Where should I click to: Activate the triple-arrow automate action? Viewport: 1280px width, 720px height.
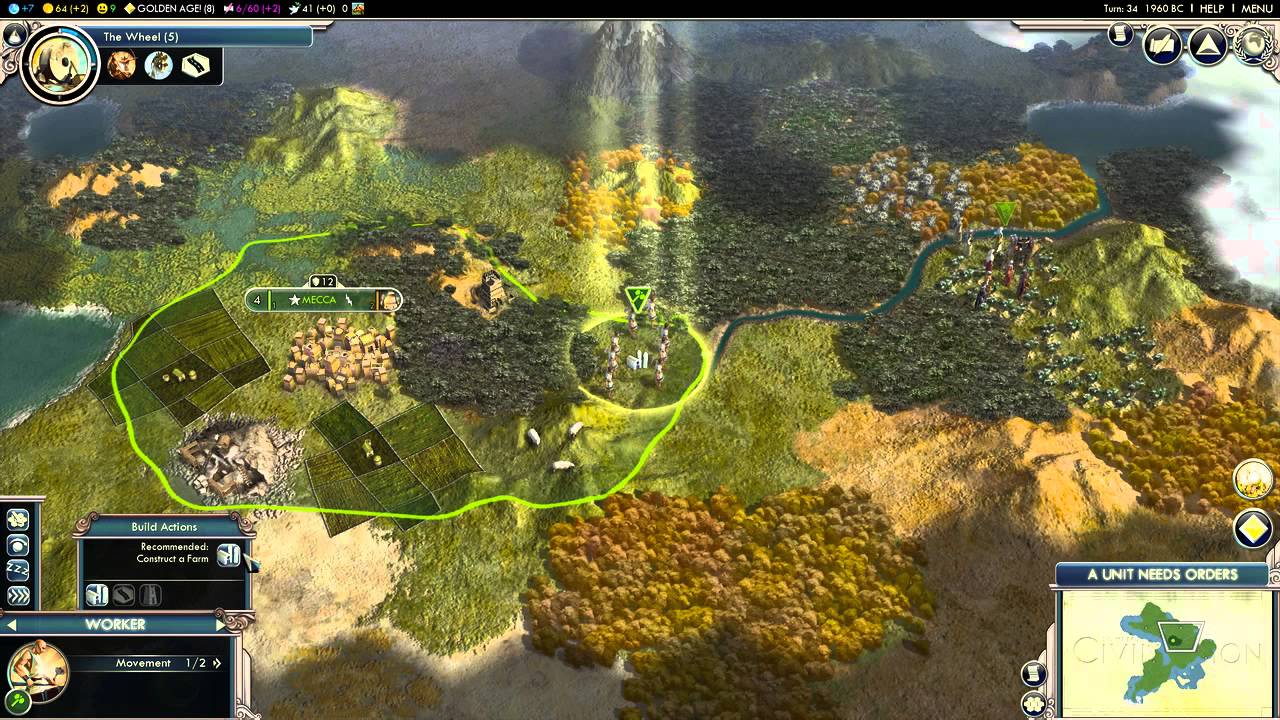pos(18,596)
